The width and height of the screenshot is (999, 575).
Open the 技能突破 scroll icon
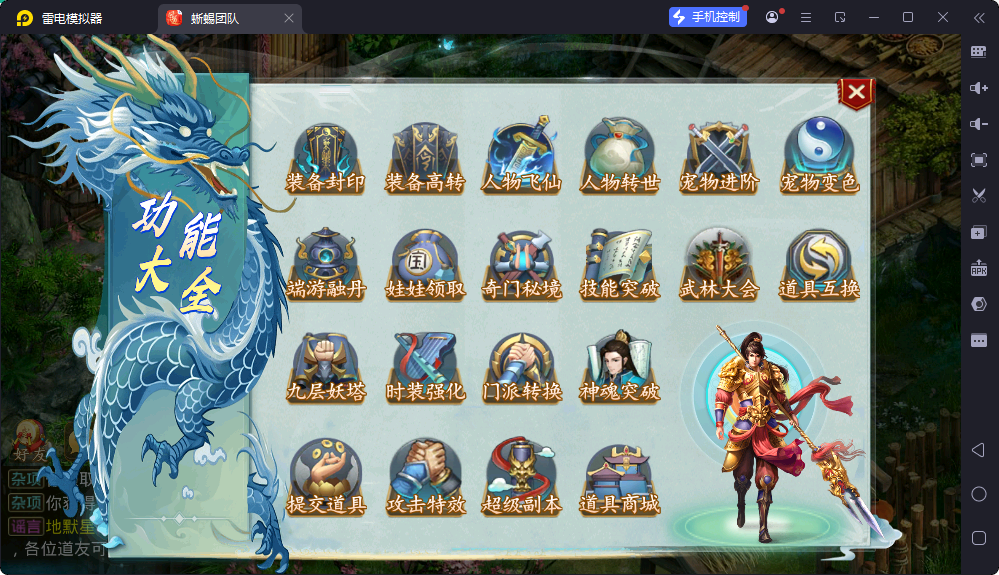pos(620,265)
